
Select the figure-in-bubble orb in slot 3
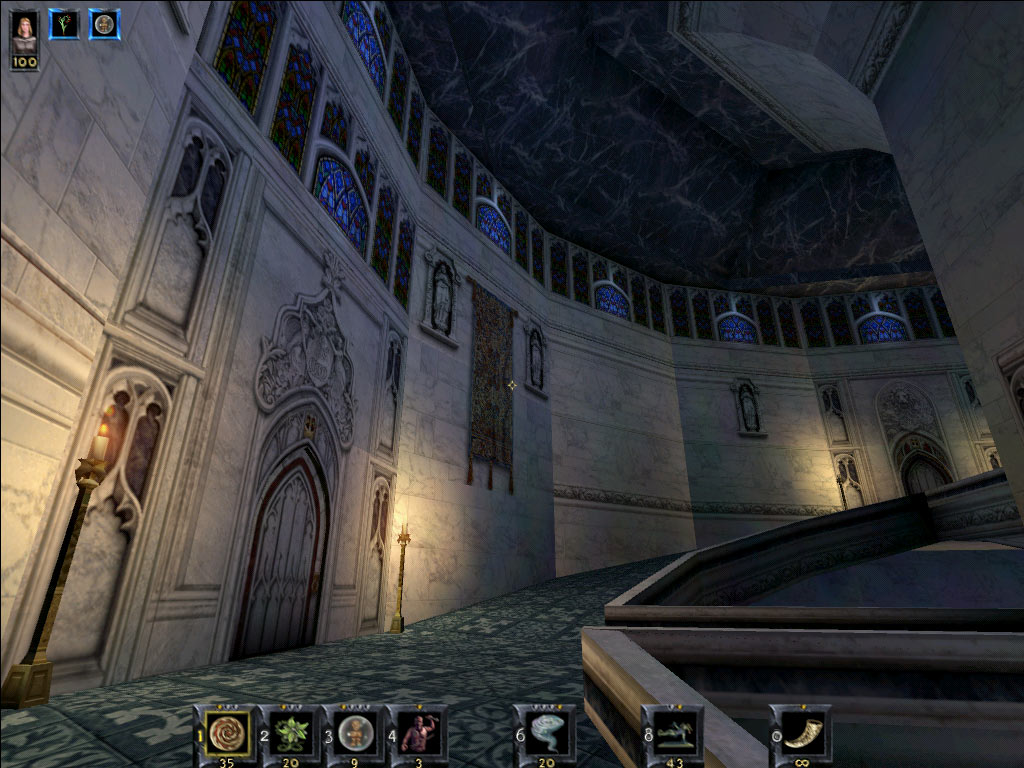click(x=355, y=733)
